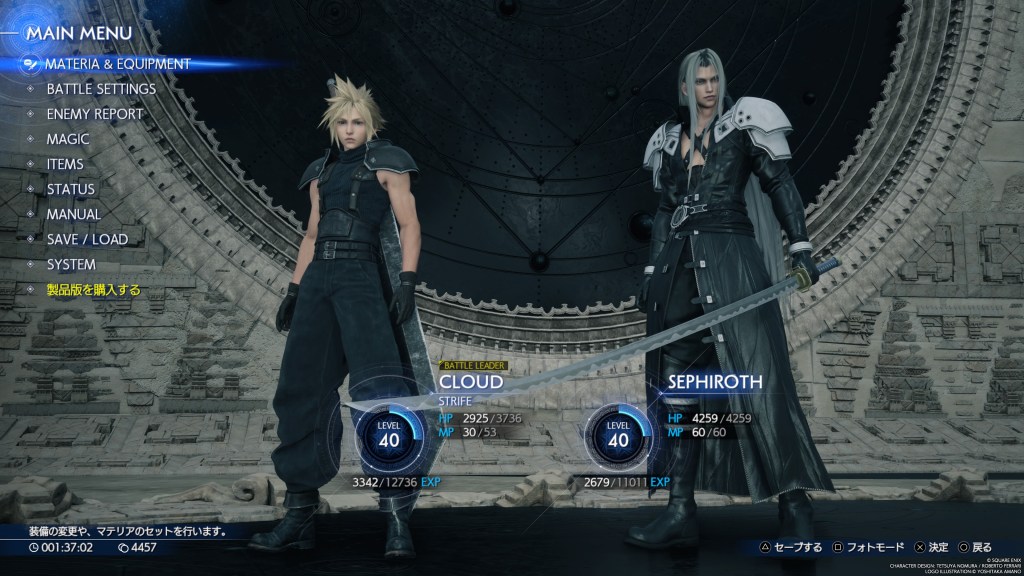The width and height of the screenshot is (1024, 576).
Task: Open the Enemy Report
Action: pyautogui.click(x=95, y=114)
